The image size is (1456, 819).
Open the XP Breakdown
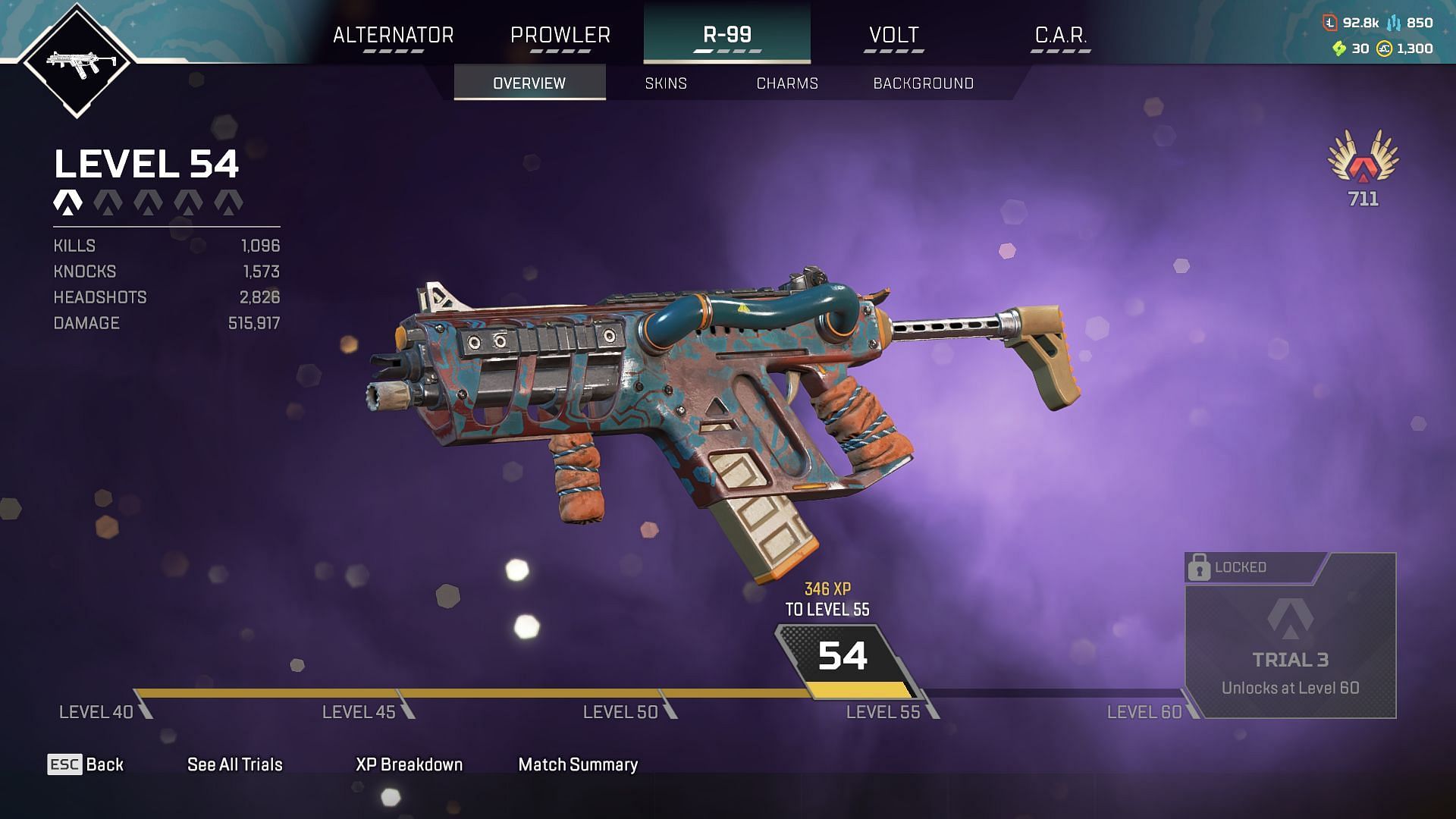409,764
